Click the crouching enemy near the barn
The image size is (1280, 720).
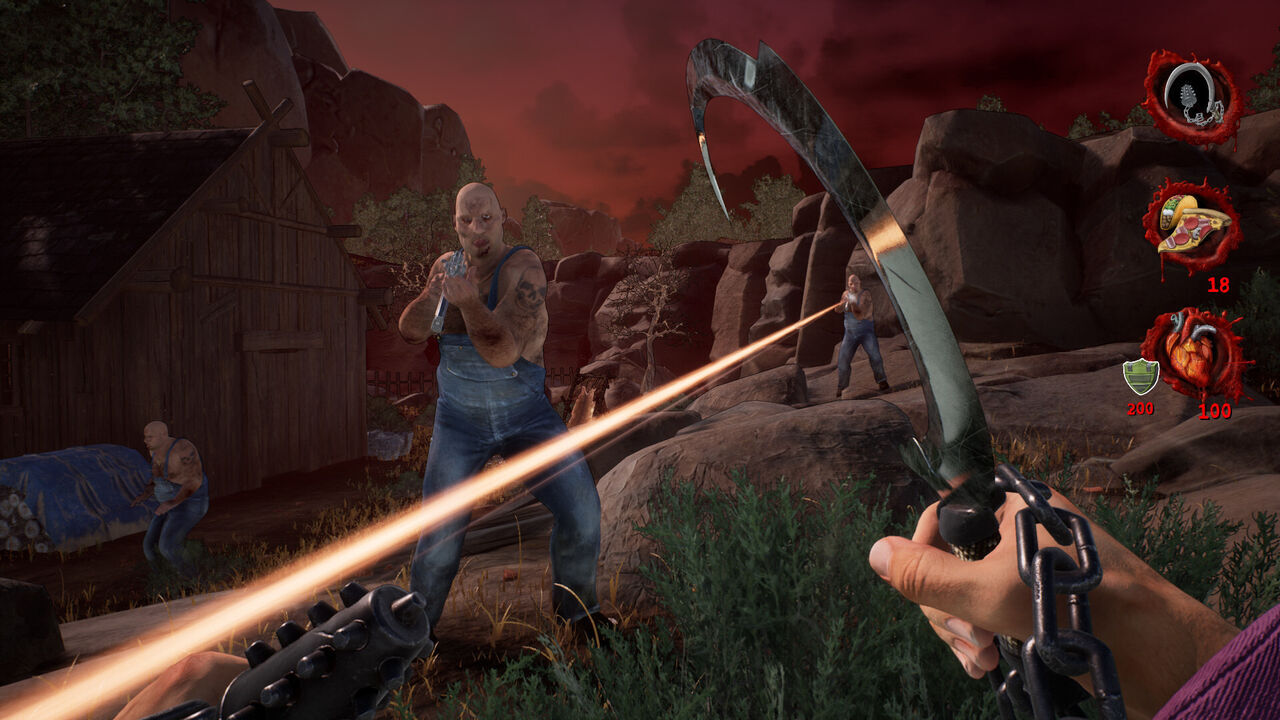click(x=170, y=480)
